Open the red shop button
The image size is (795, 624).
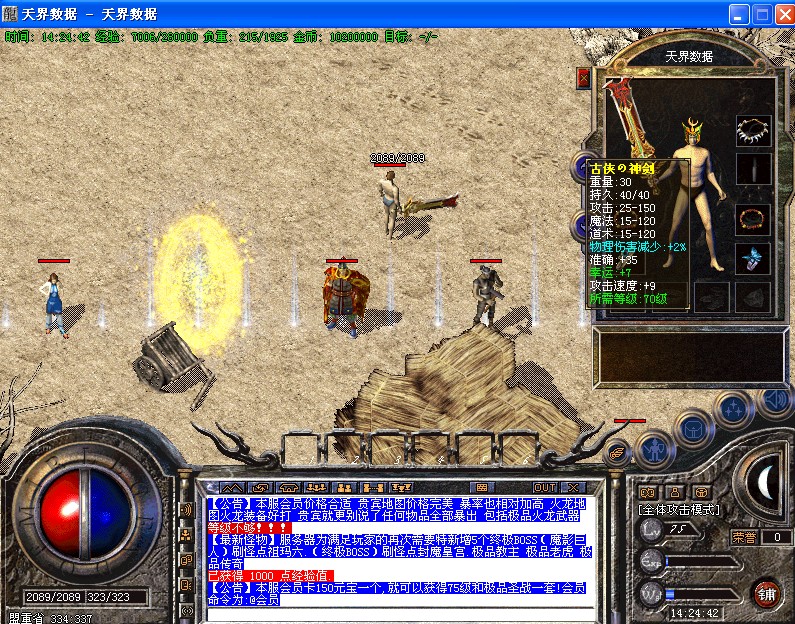pos(767,592)
